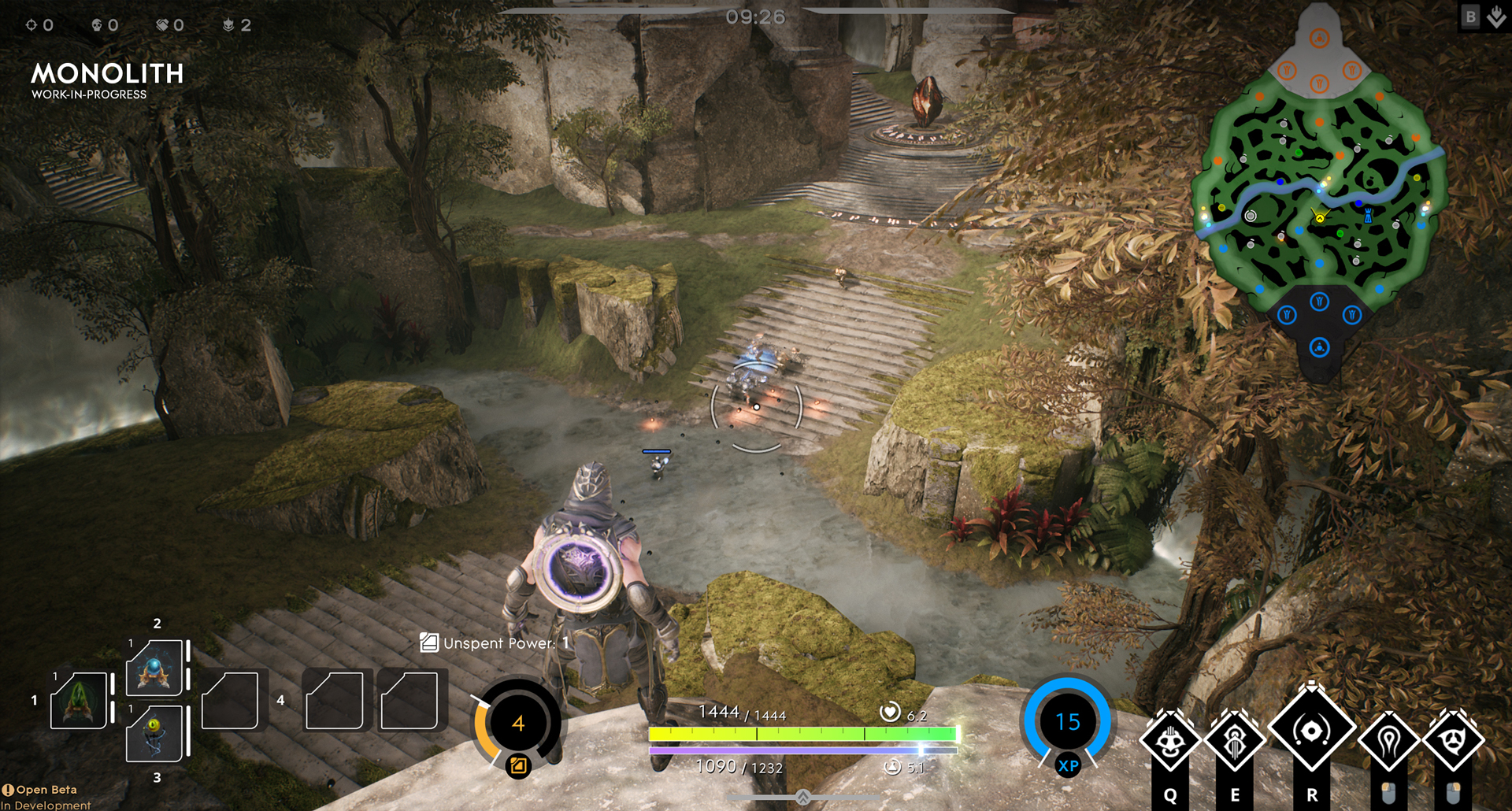Trigger the R ultimate ability
The image size is (1512, 811).
[1311, 731]
